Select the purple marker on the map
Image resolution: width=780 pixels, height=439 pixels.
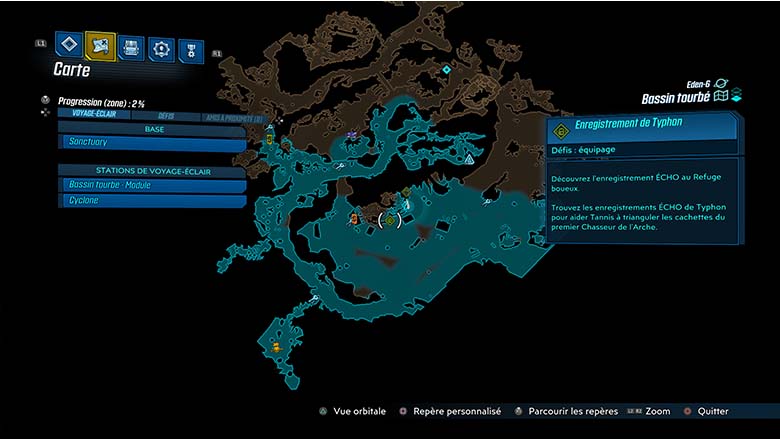[x=350, y=135]
